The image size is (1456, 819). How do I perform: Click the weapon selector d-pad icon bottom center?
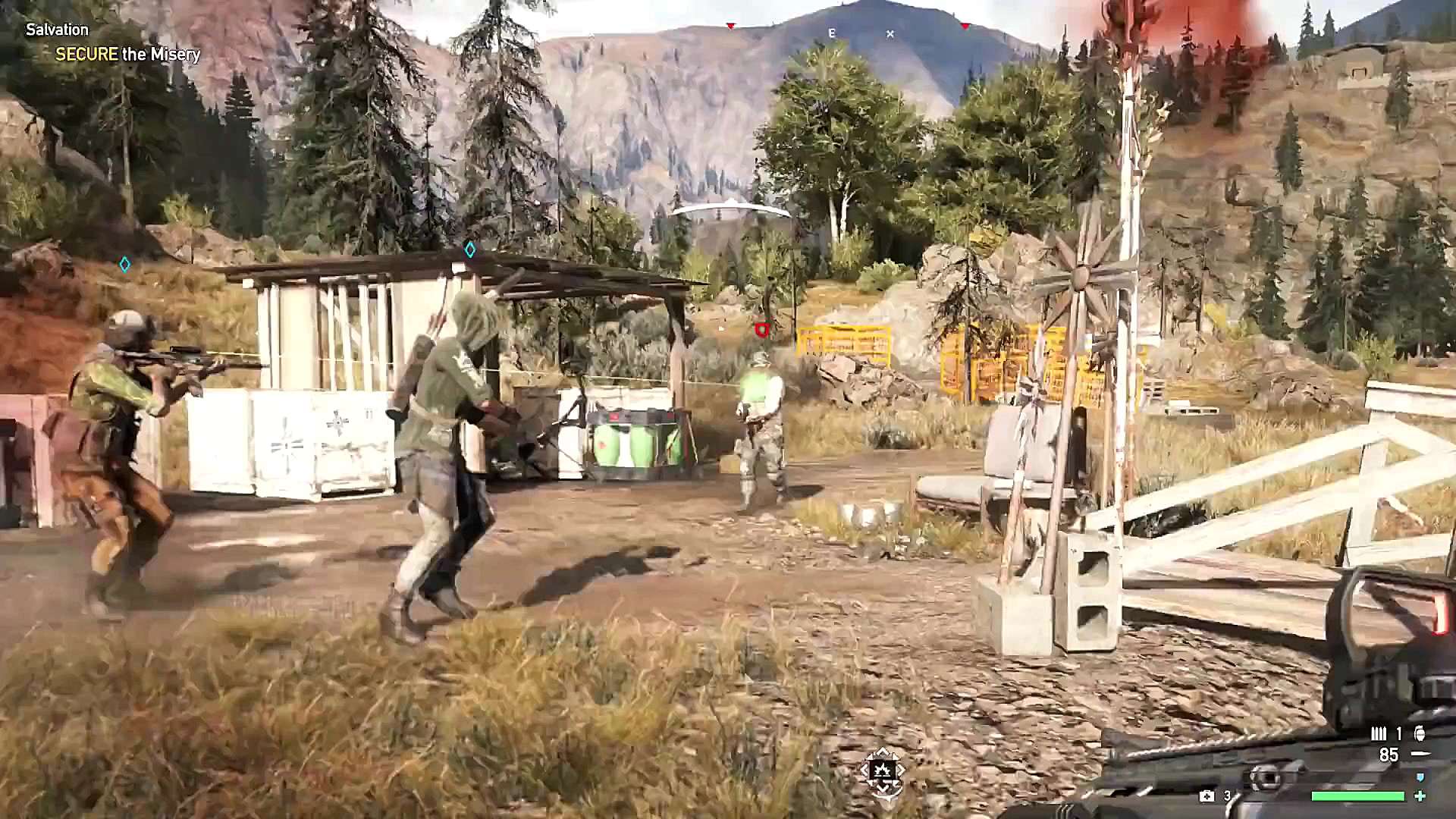tap(883, 770)
